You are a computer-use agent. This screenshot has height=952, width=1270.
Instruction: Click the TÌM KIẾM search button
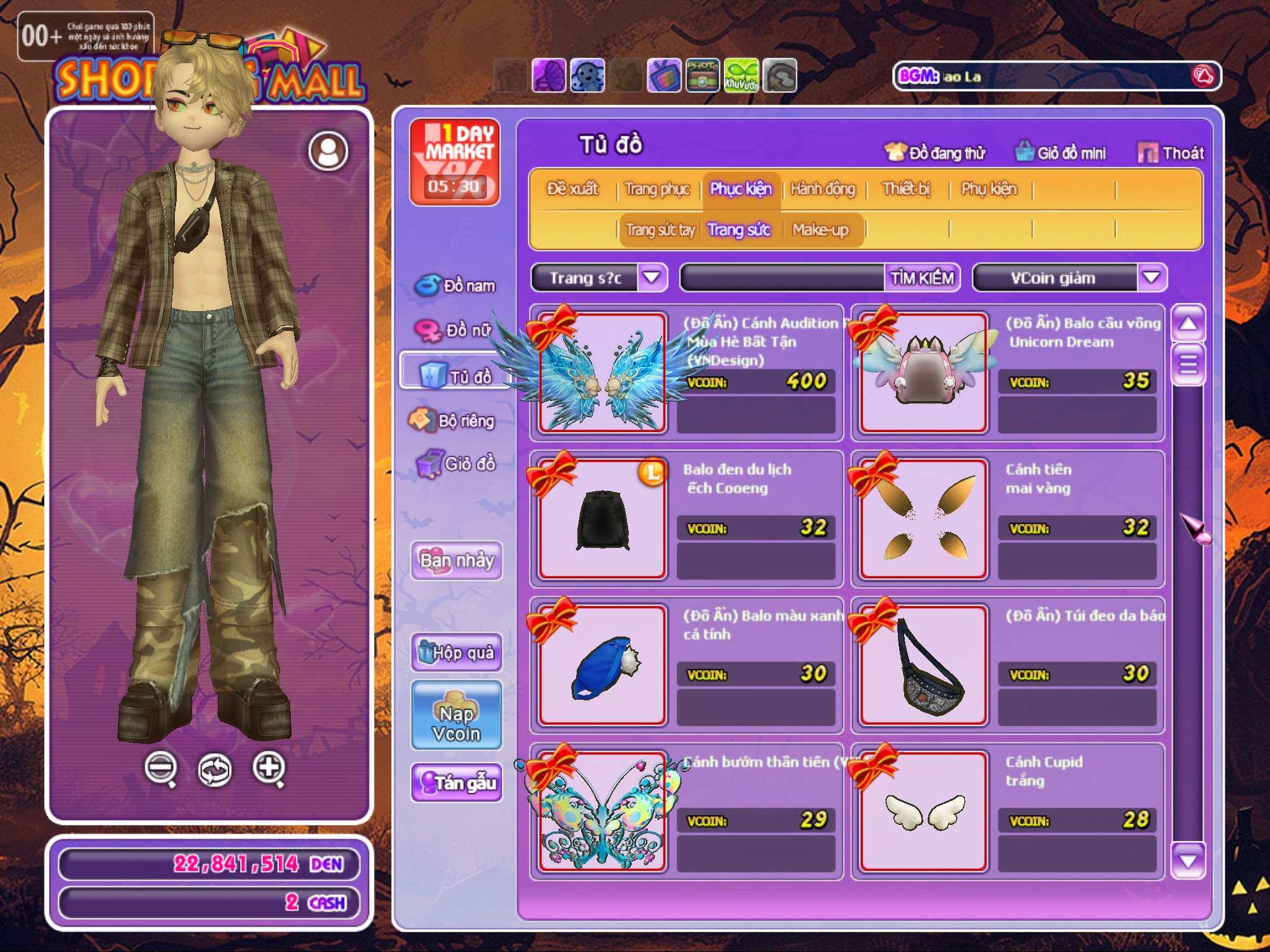click(921, 278)
